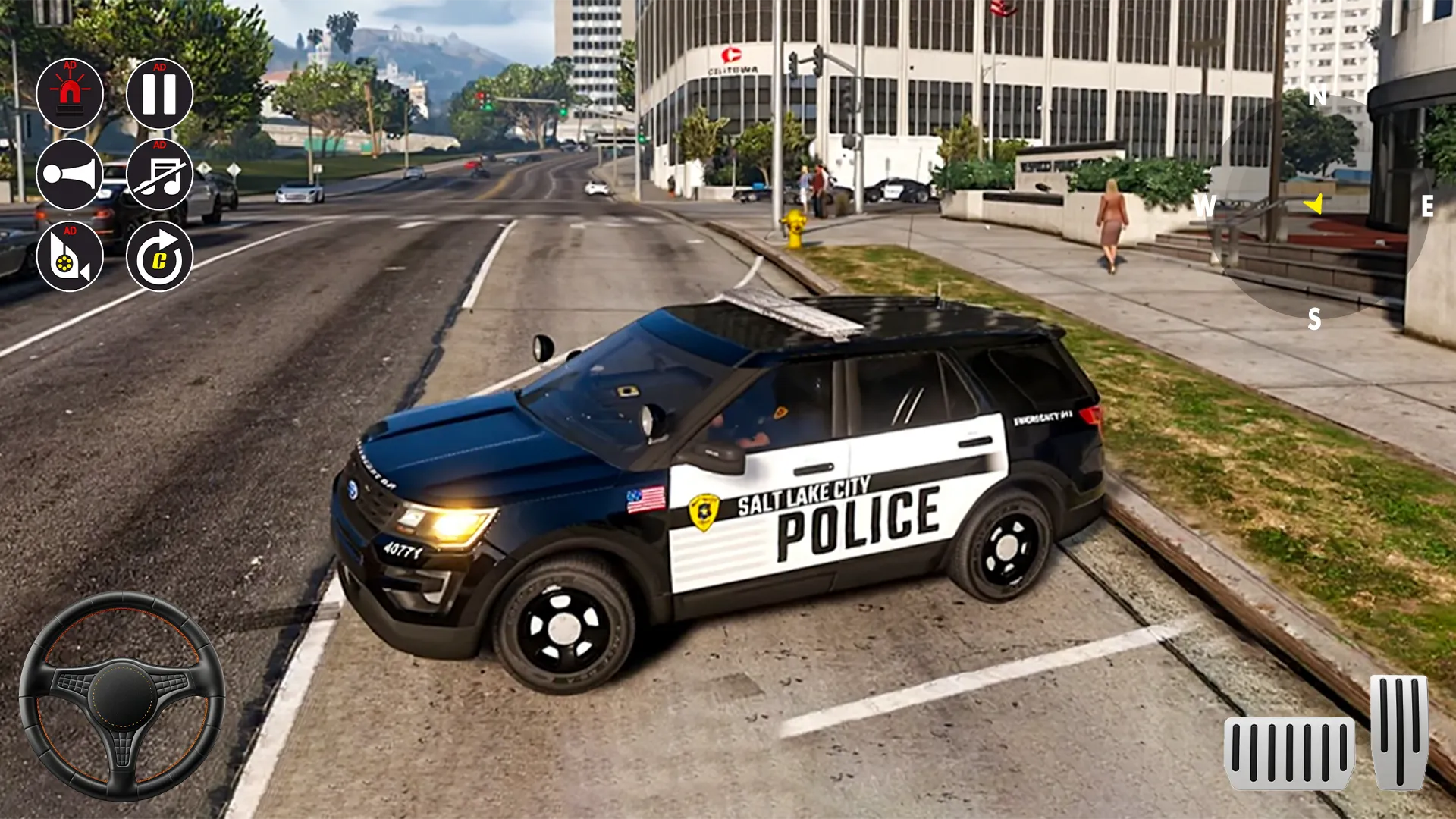
Task: Hit the wide brake pedal
Action: pos(1288,752)
